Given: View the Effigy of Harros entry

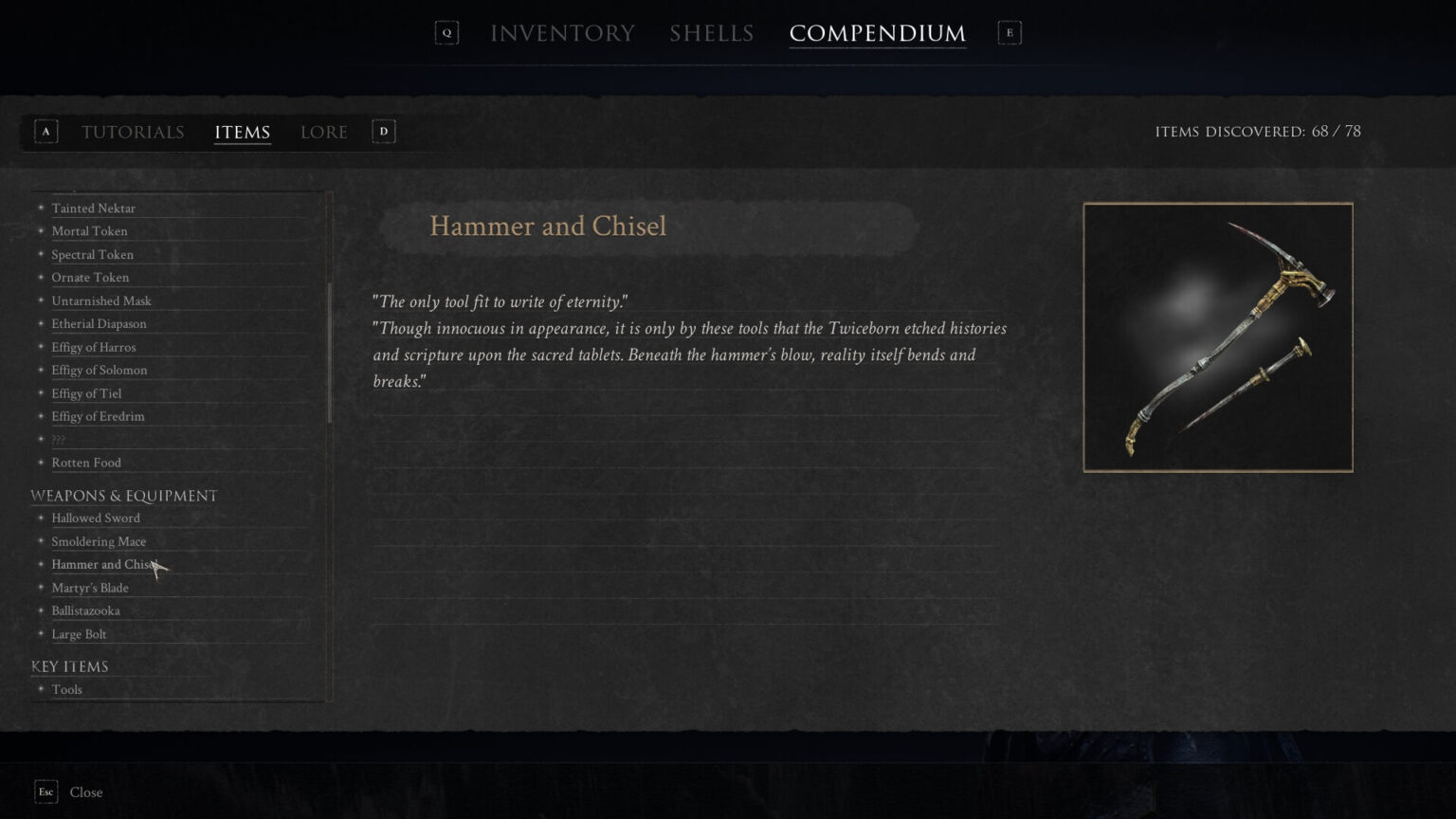Looking at the screenshot, I should click(x=93, y=348).
